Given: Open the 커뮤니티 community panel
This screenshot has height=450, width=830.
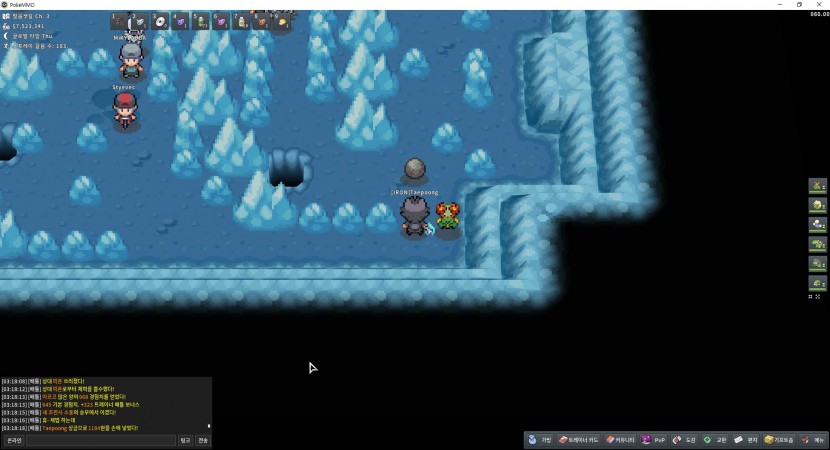Looking at the screenshot, I should point(619,440).
